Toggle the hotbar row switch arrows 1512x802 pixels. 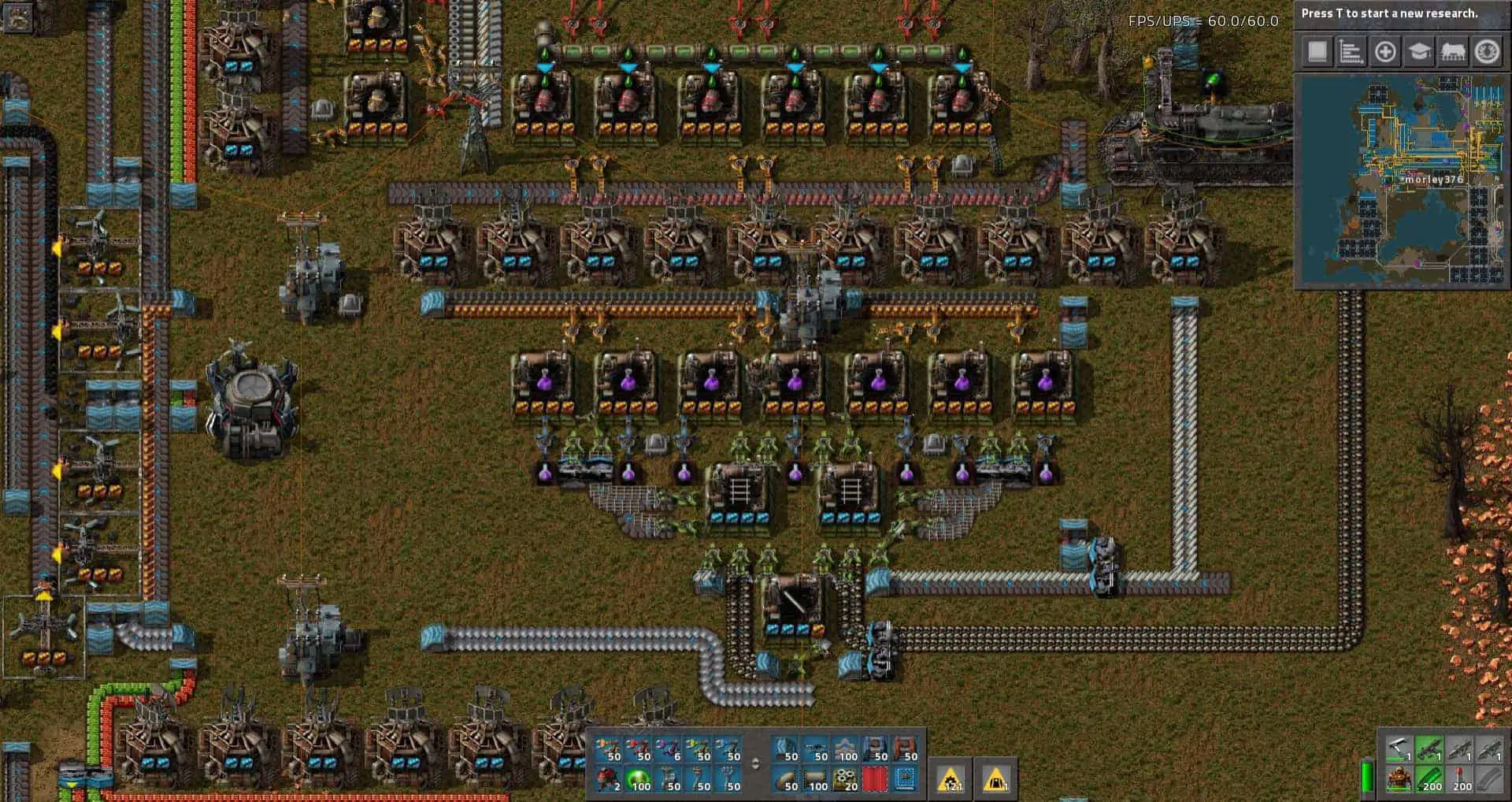coord(756,763)
